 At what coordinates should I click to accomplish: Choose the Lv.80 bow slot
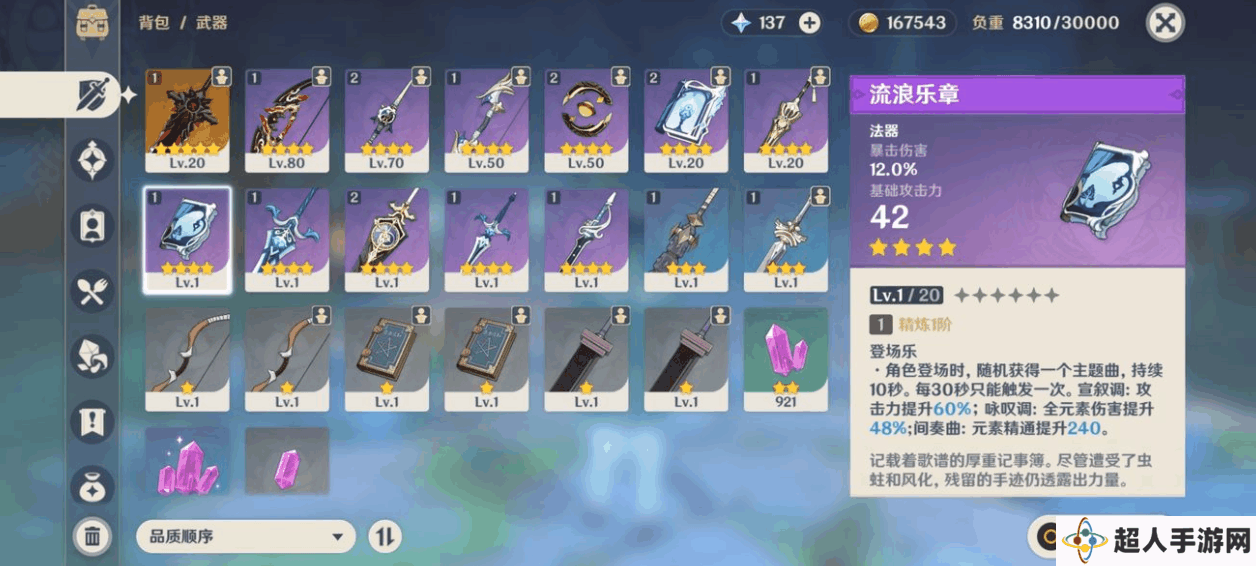tap(287, 120)
